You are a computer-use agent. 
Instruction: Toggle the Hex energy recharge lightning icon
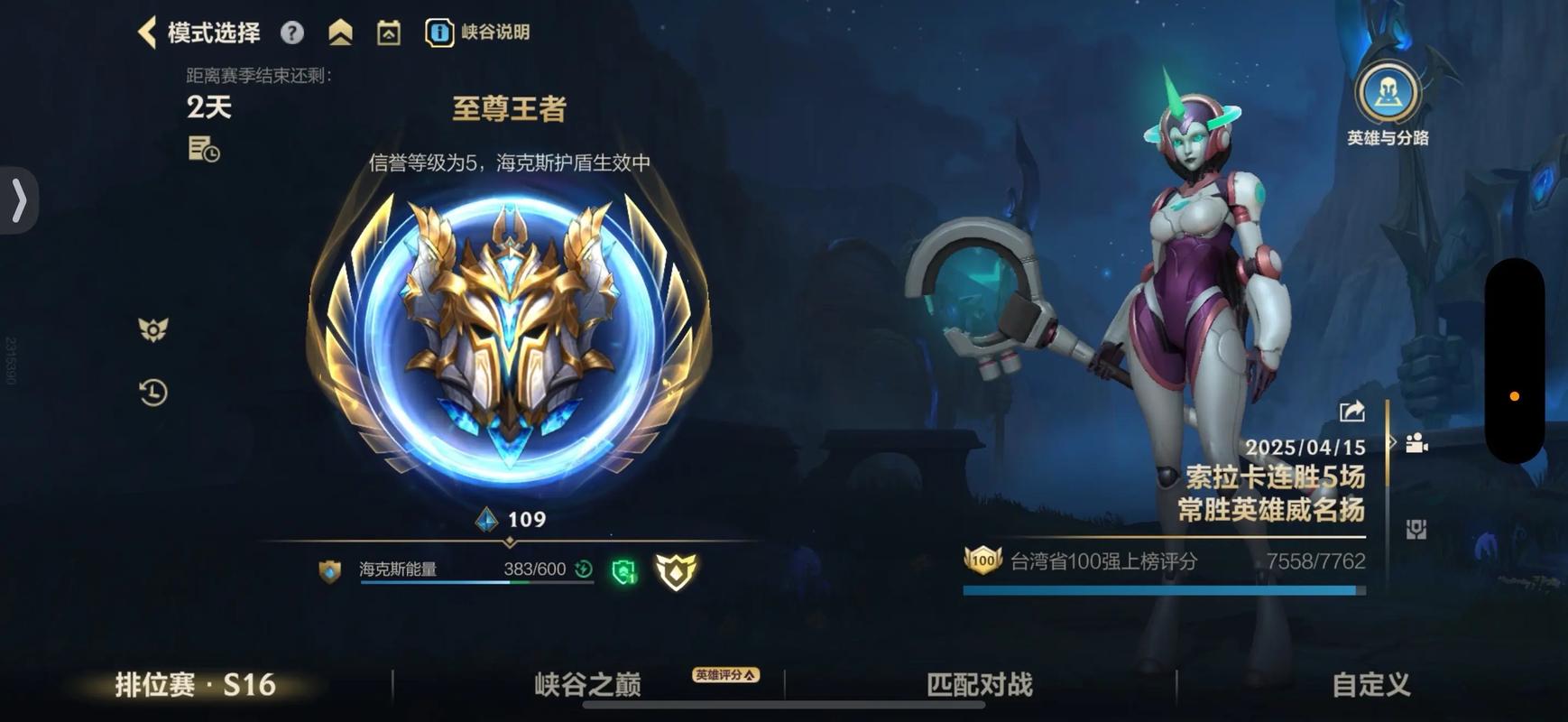(583, 569)
